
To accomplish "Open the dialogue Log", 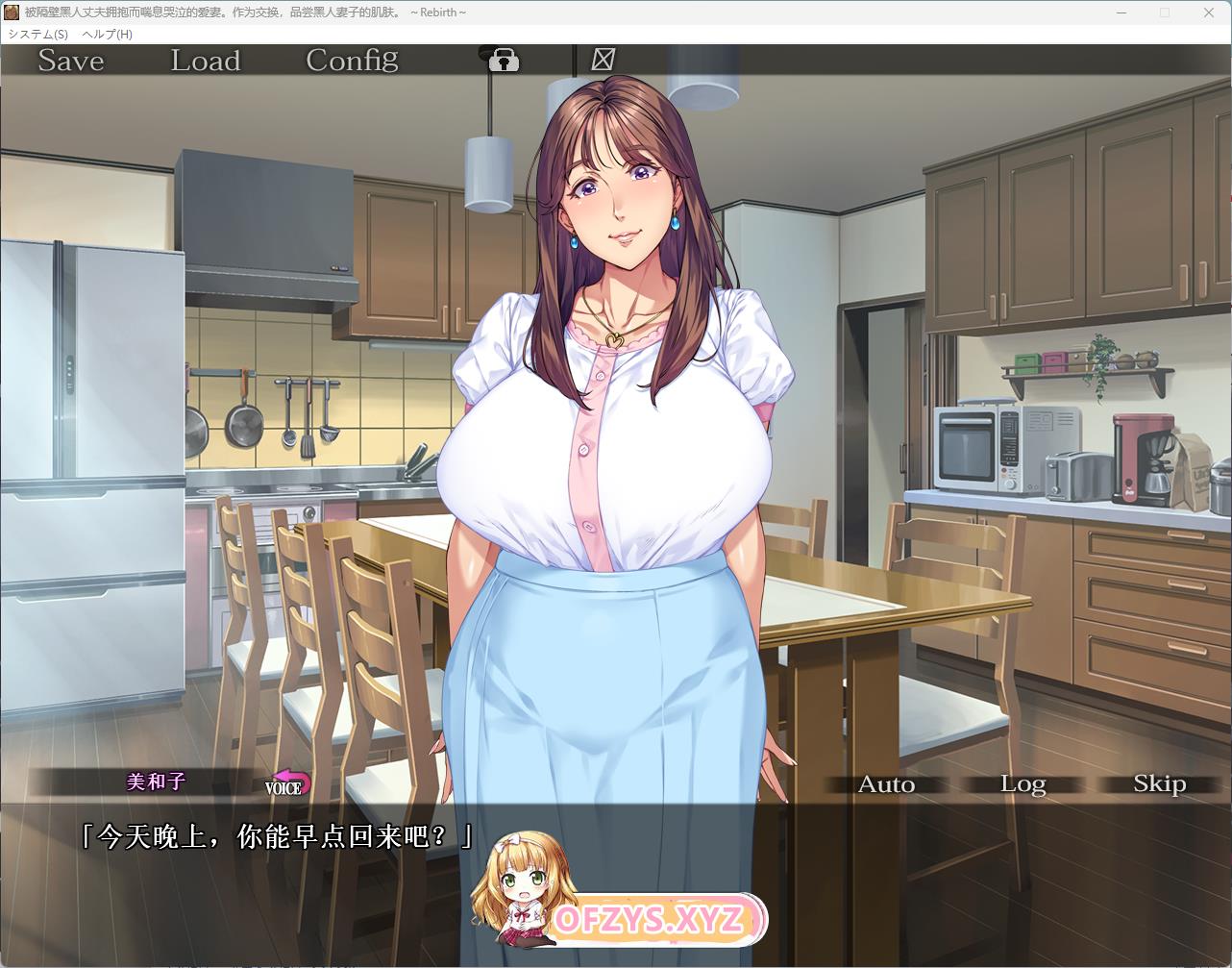I will pos(1023,784).
